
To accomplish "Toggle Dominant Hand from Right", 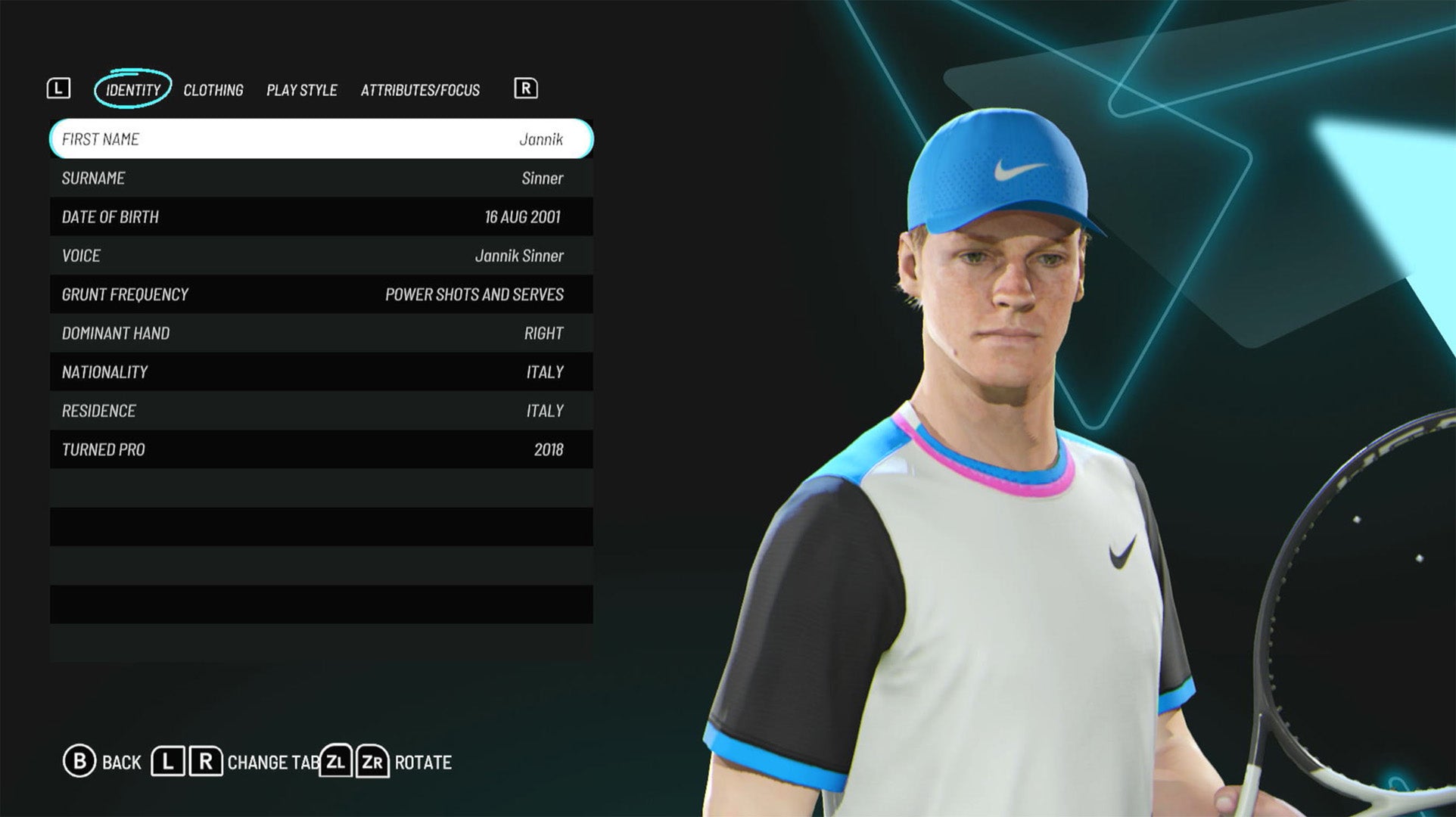I will tap(321, 333).
